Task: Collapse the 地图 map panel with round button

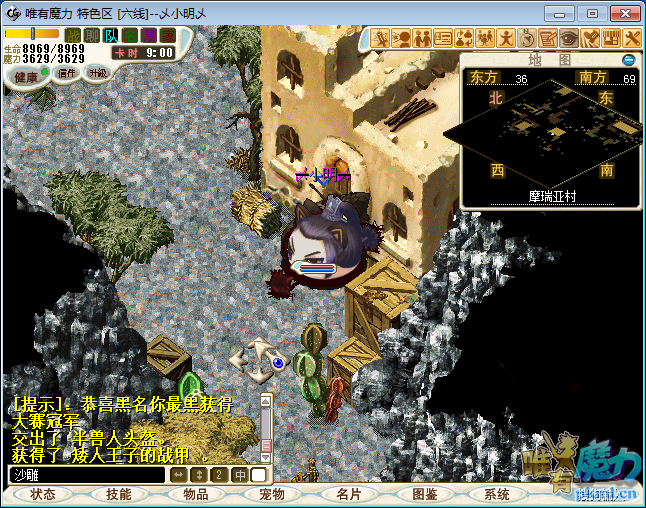Action: [629, 60]
